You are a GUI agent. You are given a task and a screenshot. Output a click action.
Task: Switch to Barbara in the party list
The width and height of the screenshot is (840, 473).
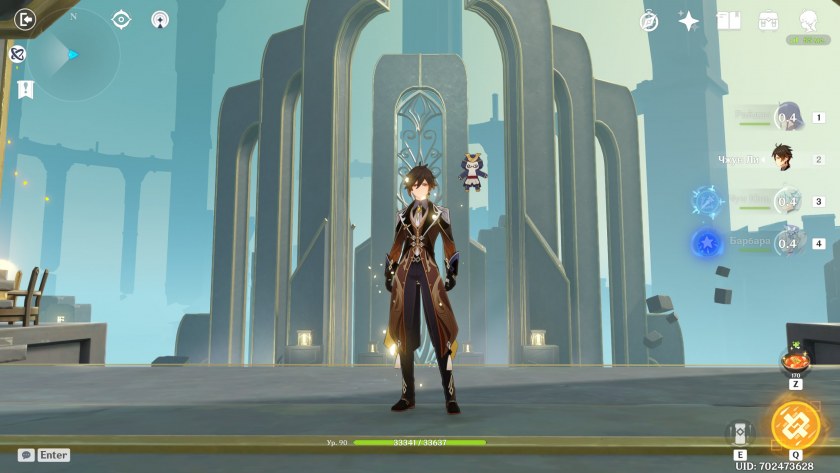point(787,243)
